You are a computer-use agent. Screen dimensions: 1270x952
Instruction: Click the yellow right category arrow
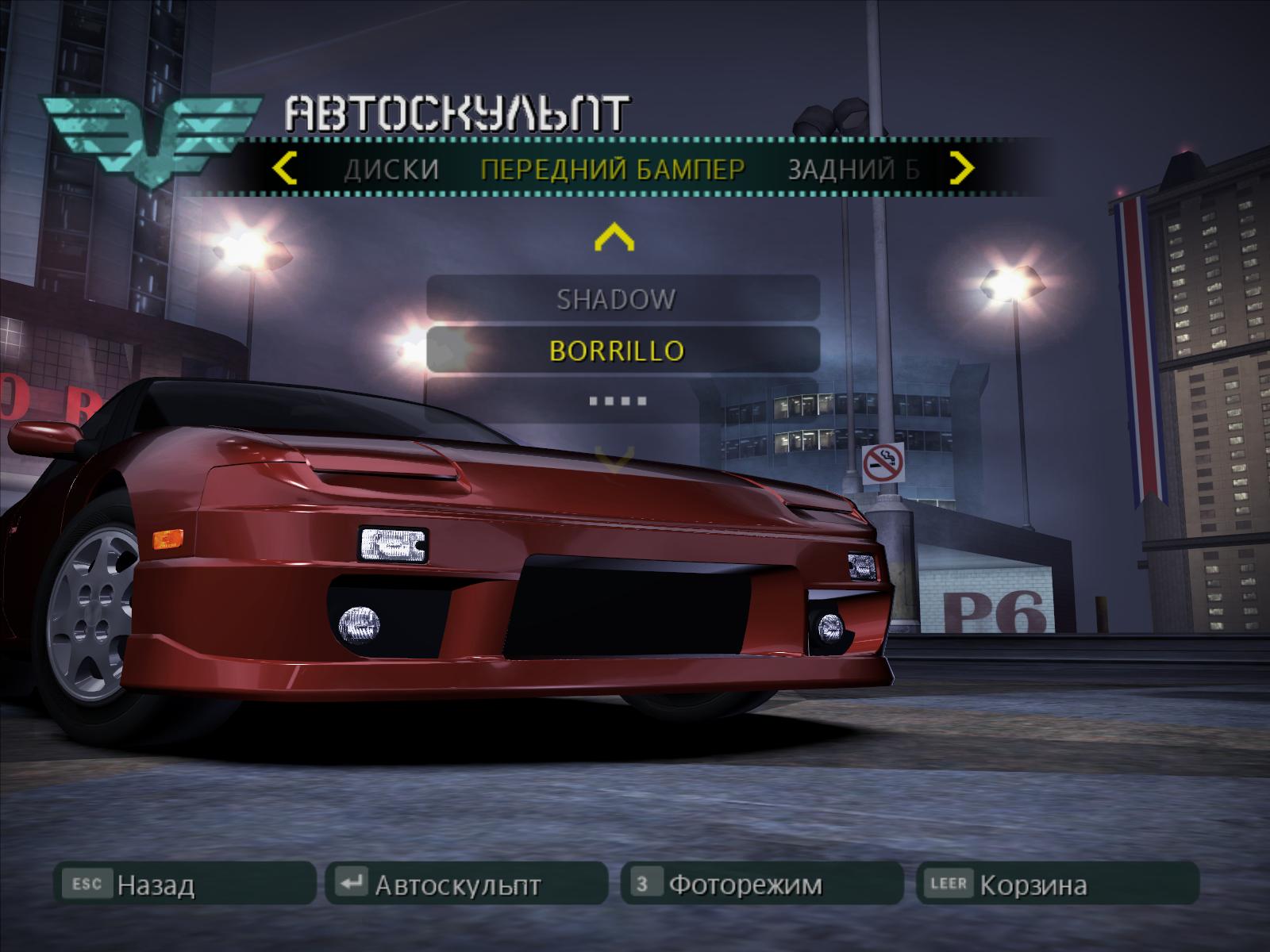click(x=961, y=167)
